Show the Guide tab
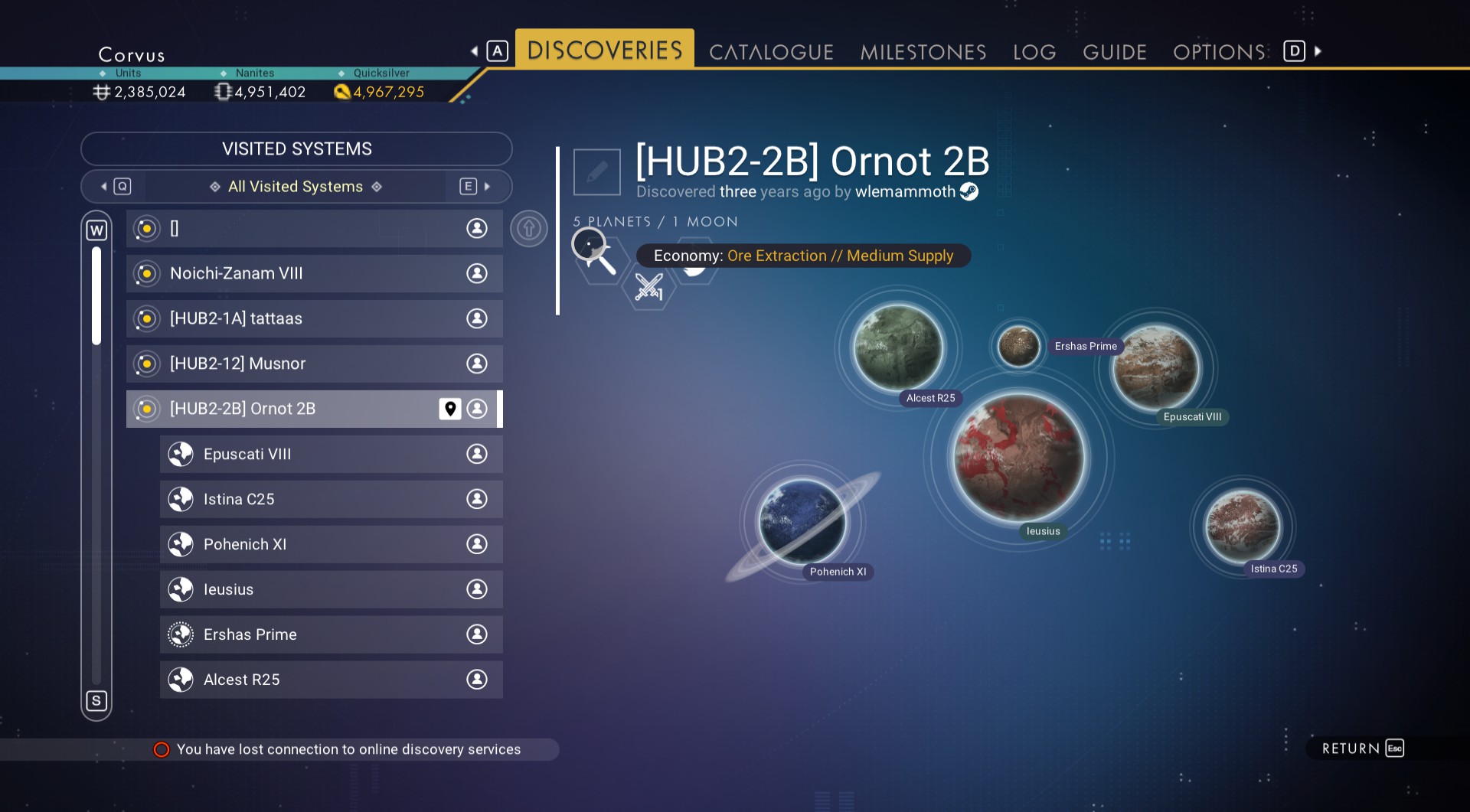Screen dimensions: 1470x812 (1114, 52)
